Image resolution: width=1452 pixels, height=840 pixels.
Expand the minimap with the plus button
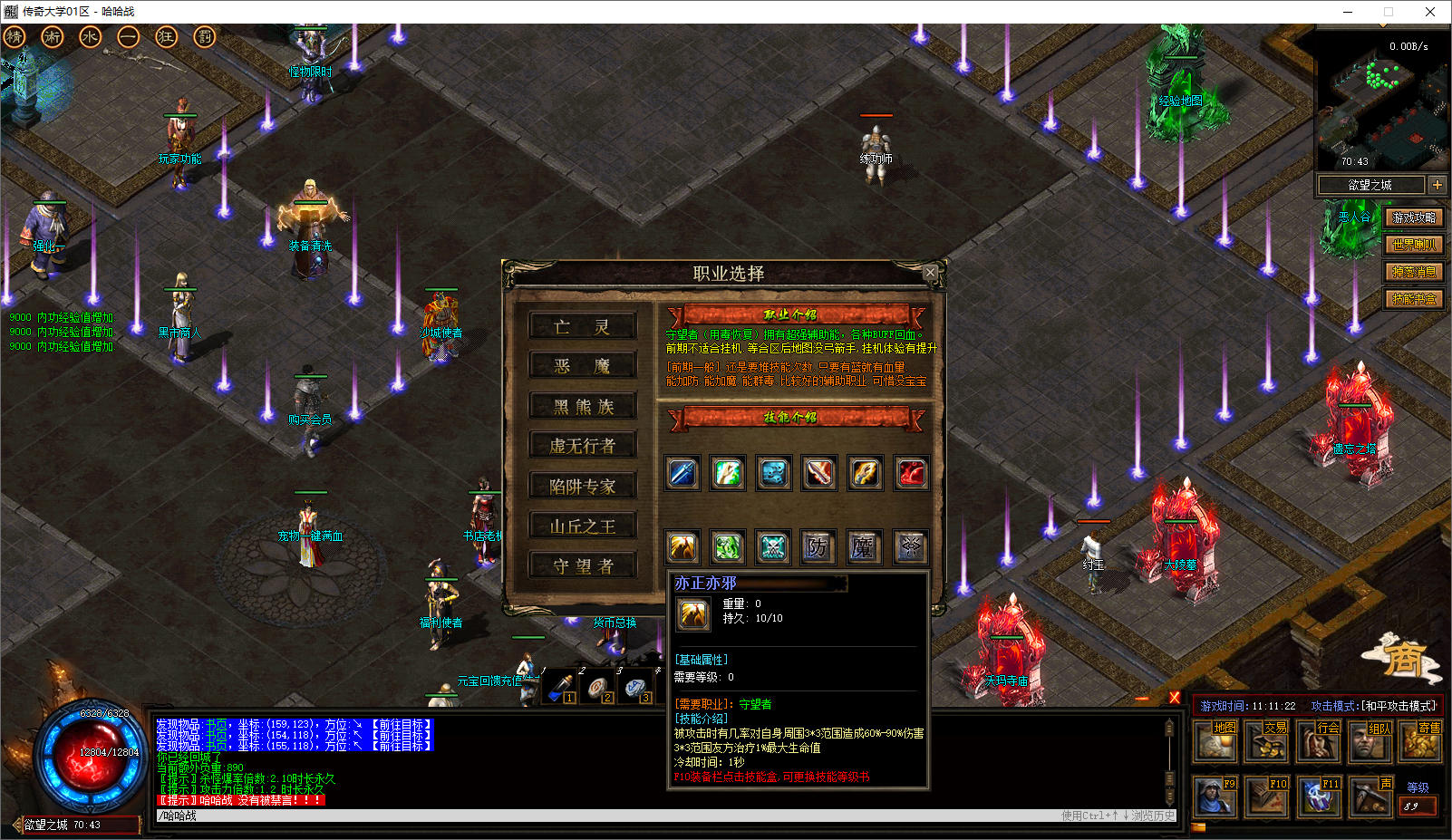[x=1437, y=185]
